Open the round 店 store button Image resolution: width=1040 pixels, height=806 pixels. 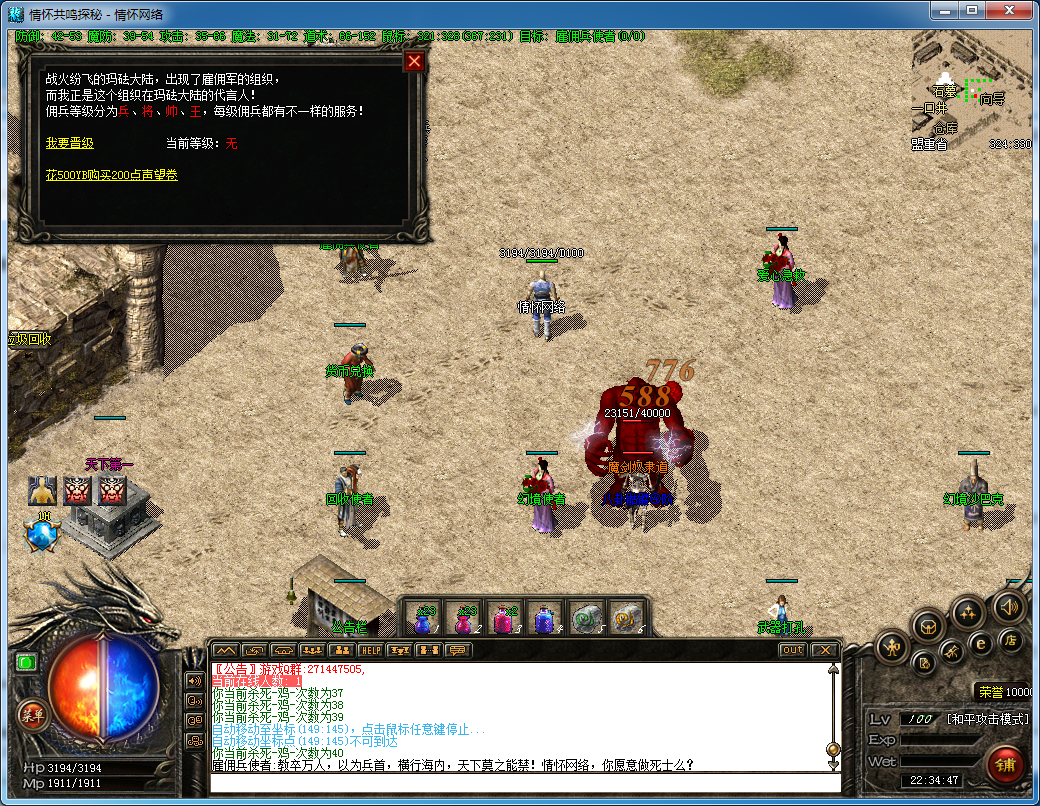click(1010, 640)
